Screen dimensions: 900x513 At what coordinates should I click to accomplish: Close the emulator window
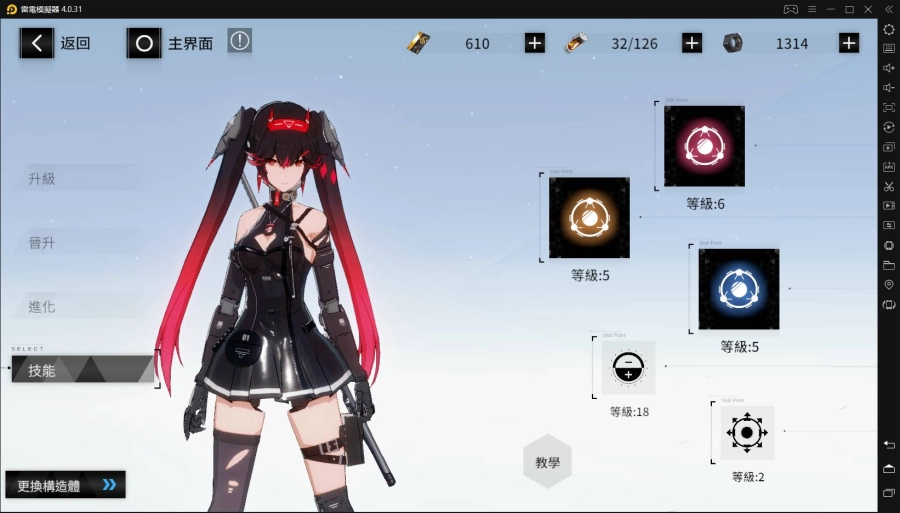click(x=869, y=9)
